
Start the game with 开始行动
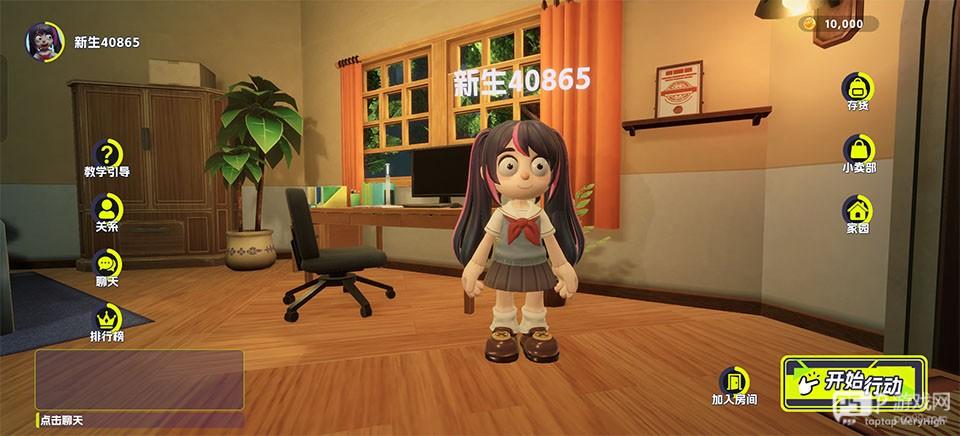pos(853,383)
